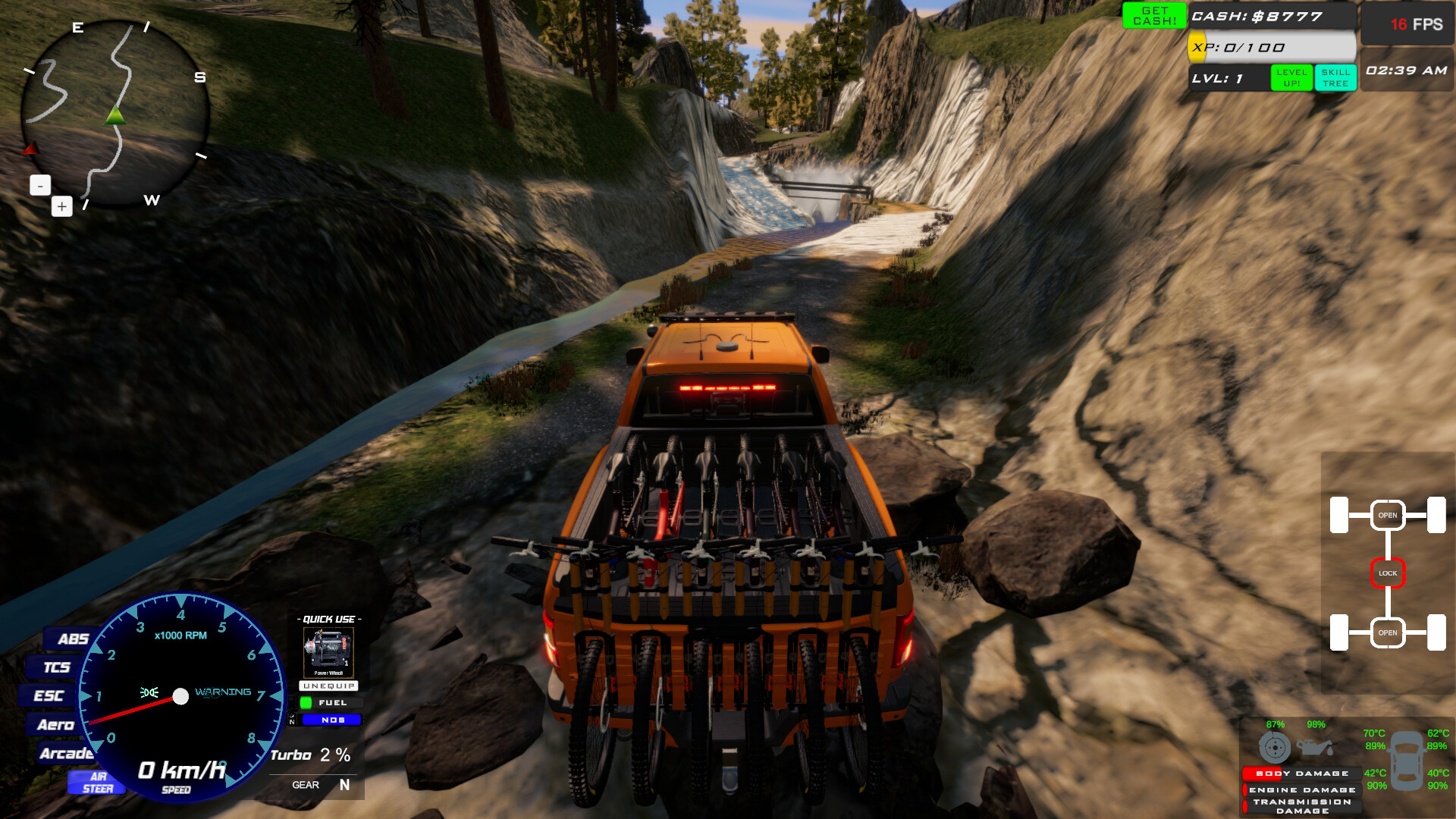Unequip the Power Winch
1456x819 pixels.
click(328, 686)
